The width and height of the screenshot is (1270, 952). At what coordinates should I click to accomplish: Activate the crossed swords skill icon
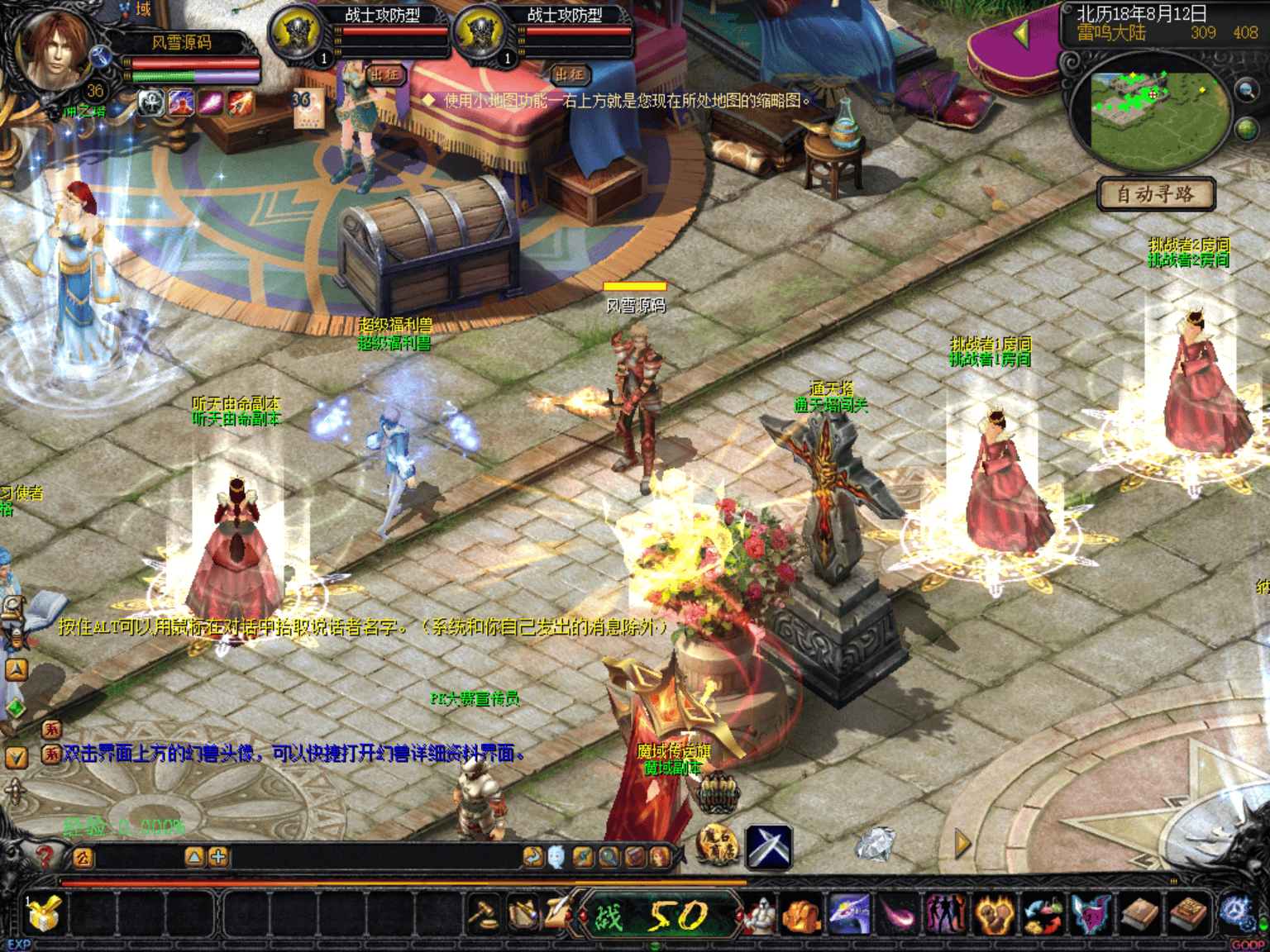769,847
